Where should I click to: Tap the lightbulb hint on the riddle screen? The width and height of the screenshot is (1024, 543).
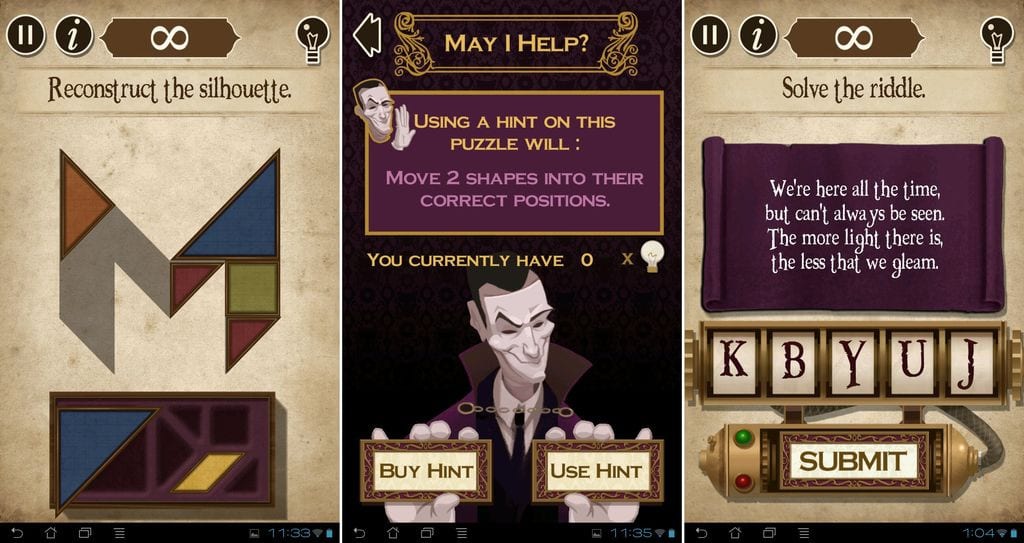coord(997,38)
